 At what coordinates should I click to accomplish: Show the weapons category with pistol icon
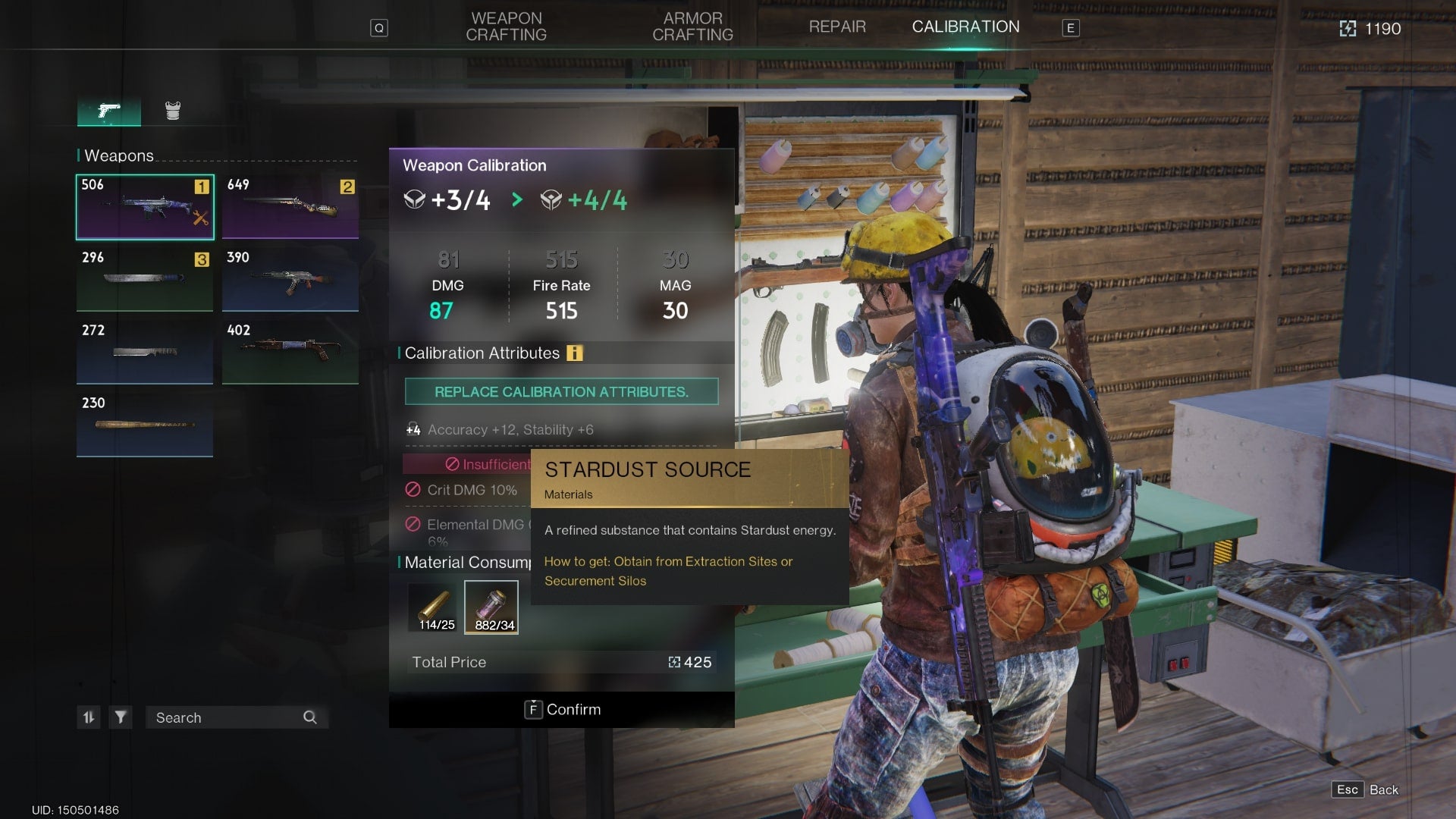pos(109,111)
